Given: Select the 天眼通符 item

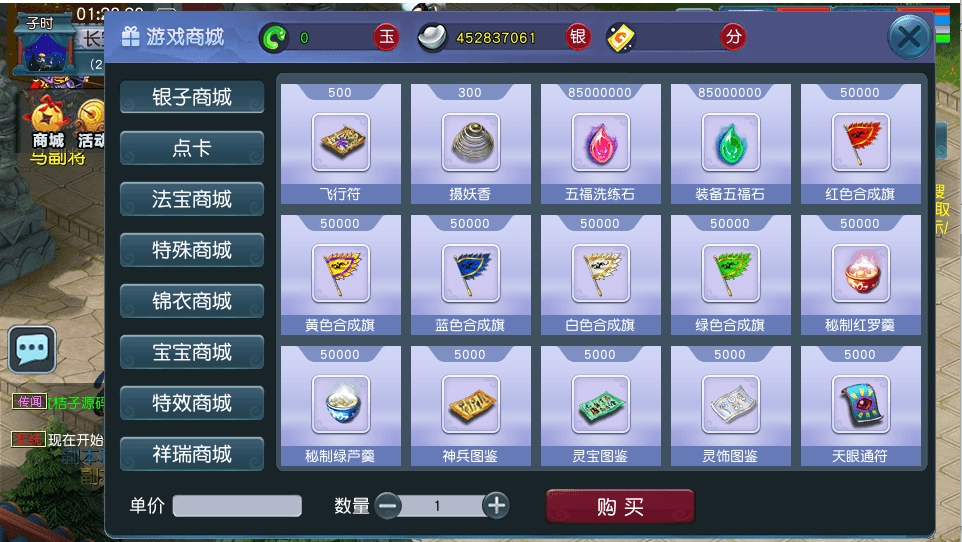Looking at the screenshot, I should pyautogui.click(x=860, y=405).
